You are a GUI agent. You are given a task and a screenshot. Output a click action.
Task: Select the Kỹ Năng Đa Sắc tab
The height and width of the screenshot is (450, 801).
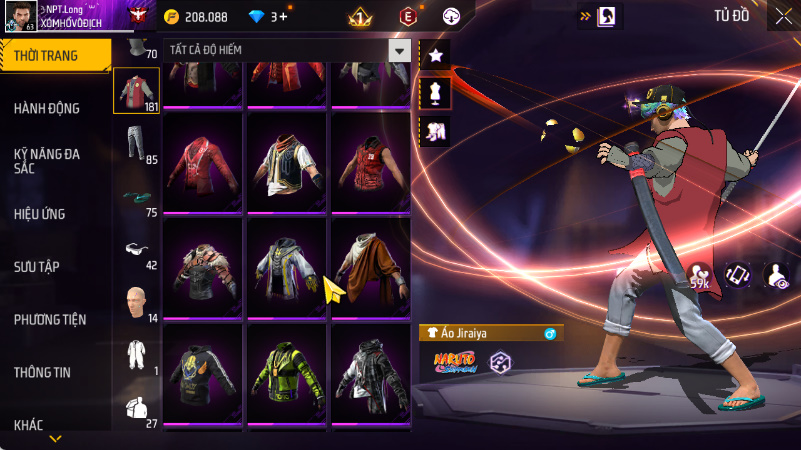48,161
